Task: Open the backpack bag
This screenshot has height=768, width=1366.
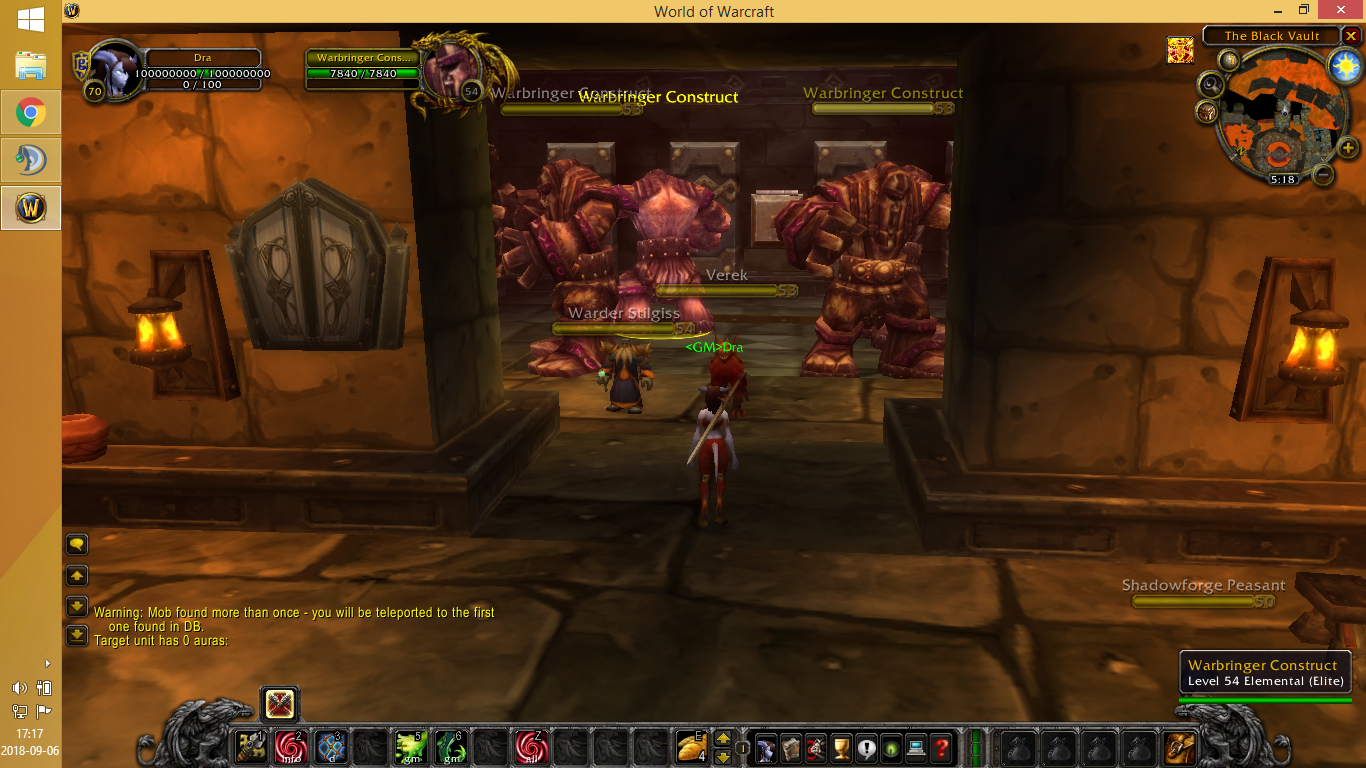Action: click(1179, 746)
